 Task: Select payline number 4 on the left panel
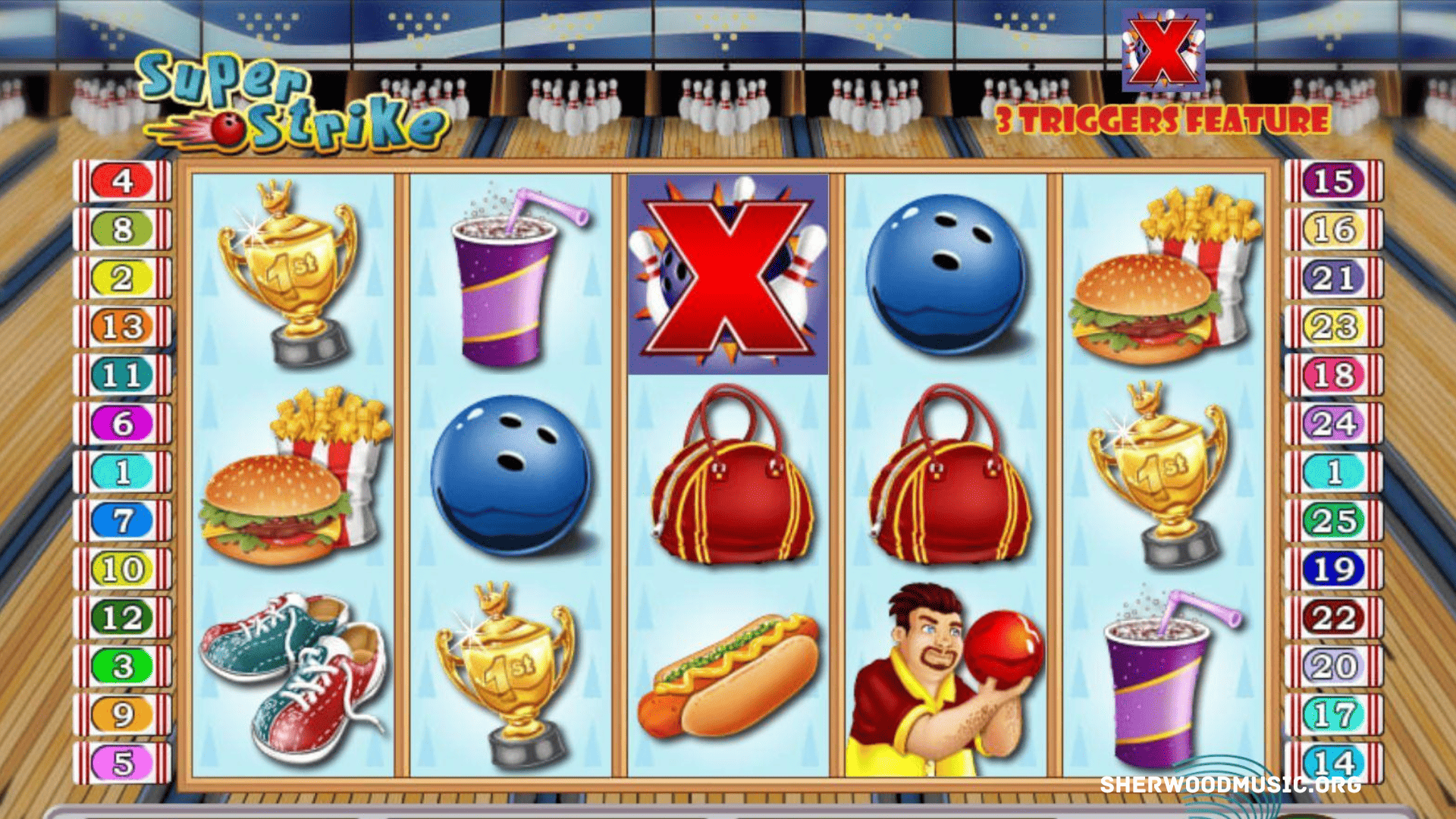click(121, 180)
